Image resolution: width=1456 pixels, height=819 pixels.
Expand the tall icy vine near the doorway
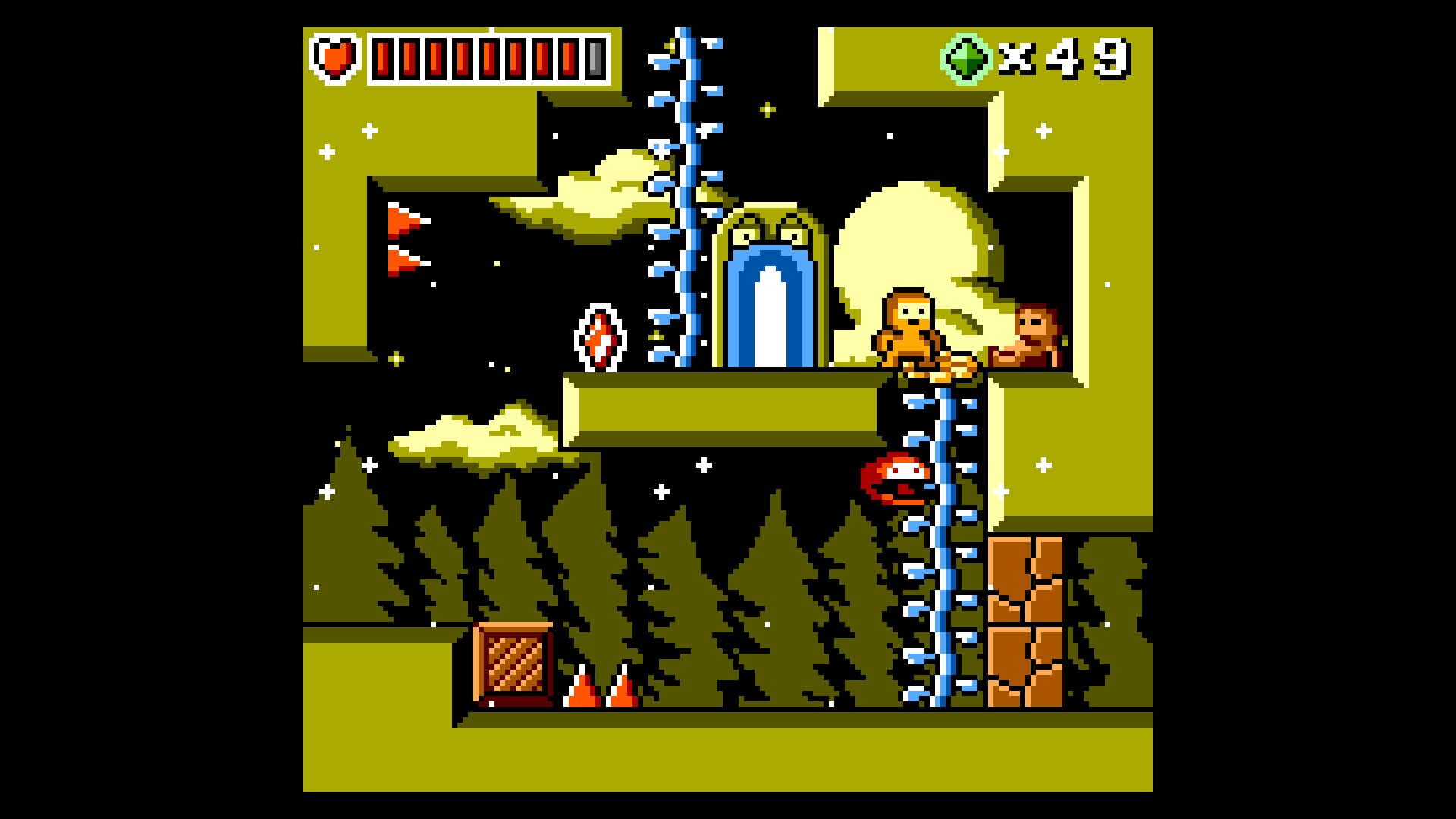[x=681, y=190]
